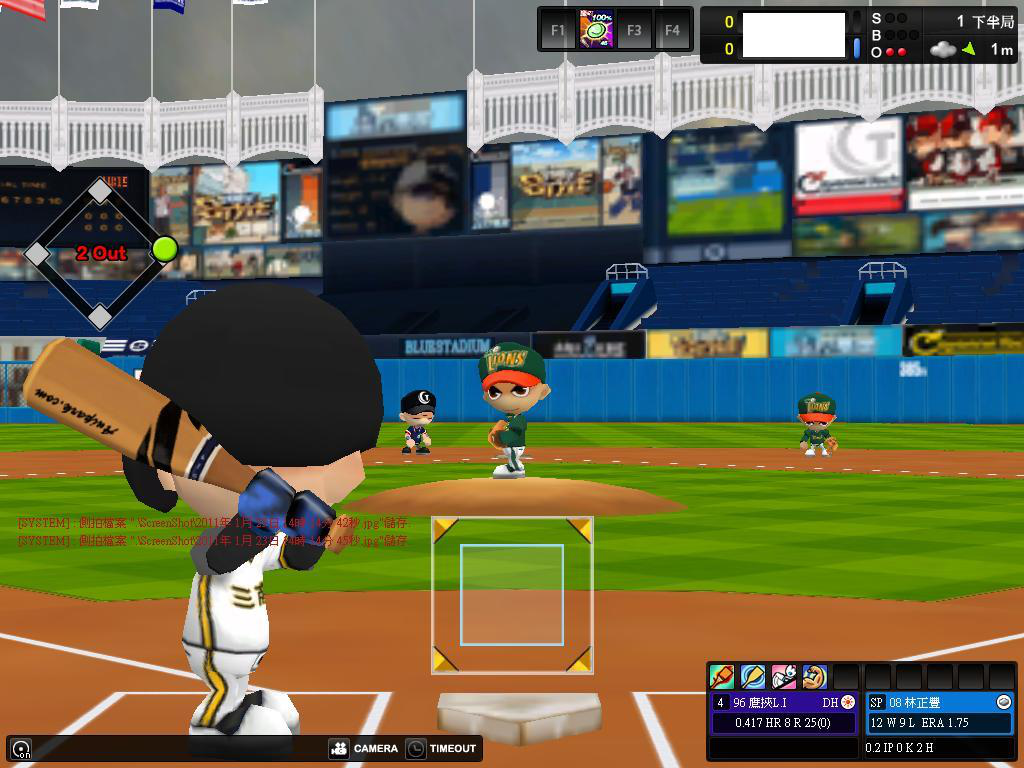
Task: Use the 100% green ball item card
Action: pyautogui.click(x=596, y=29)
